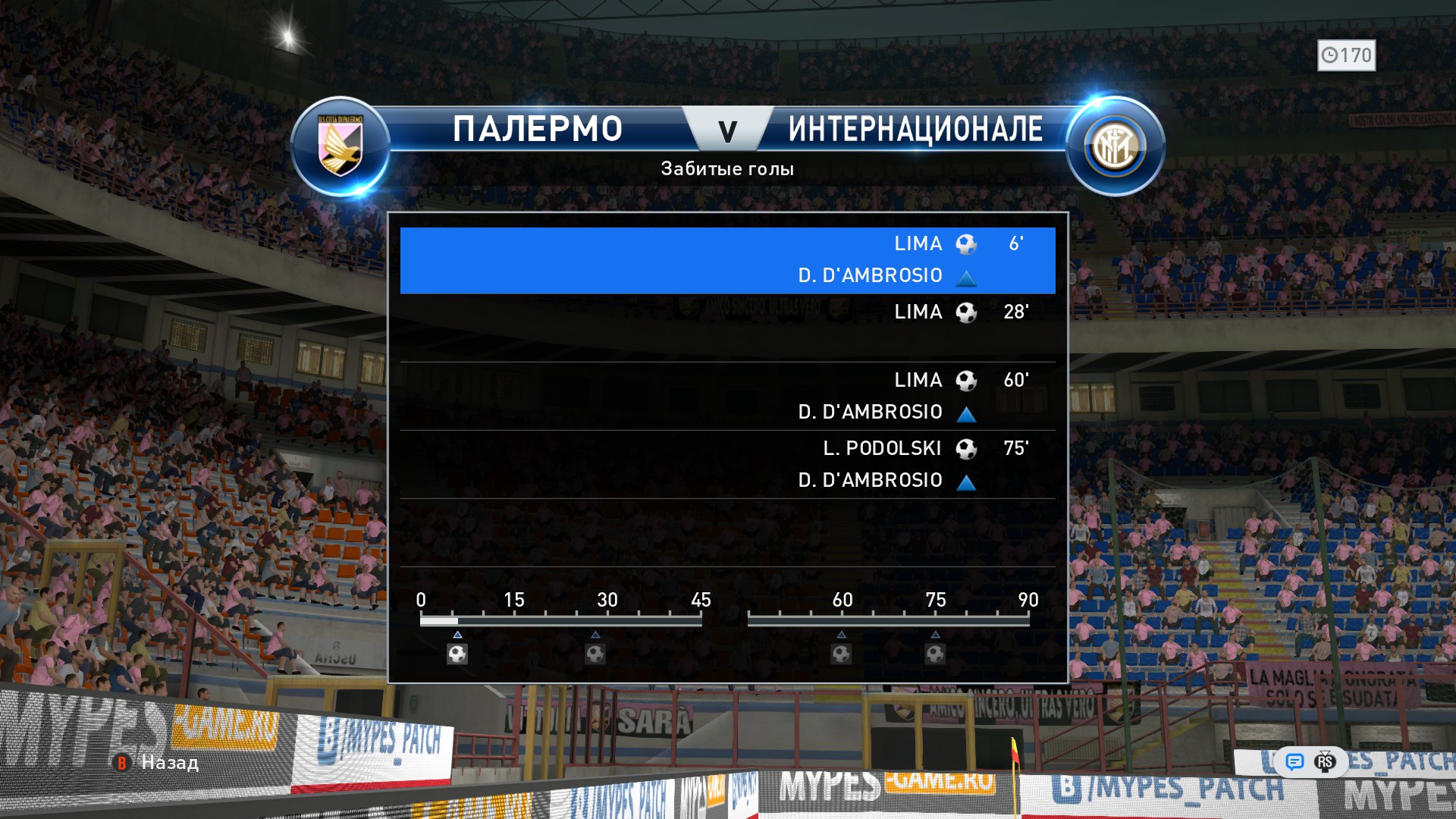
Task: Click the 6' goal marker on the timeline
Action: tap(457, 654)
